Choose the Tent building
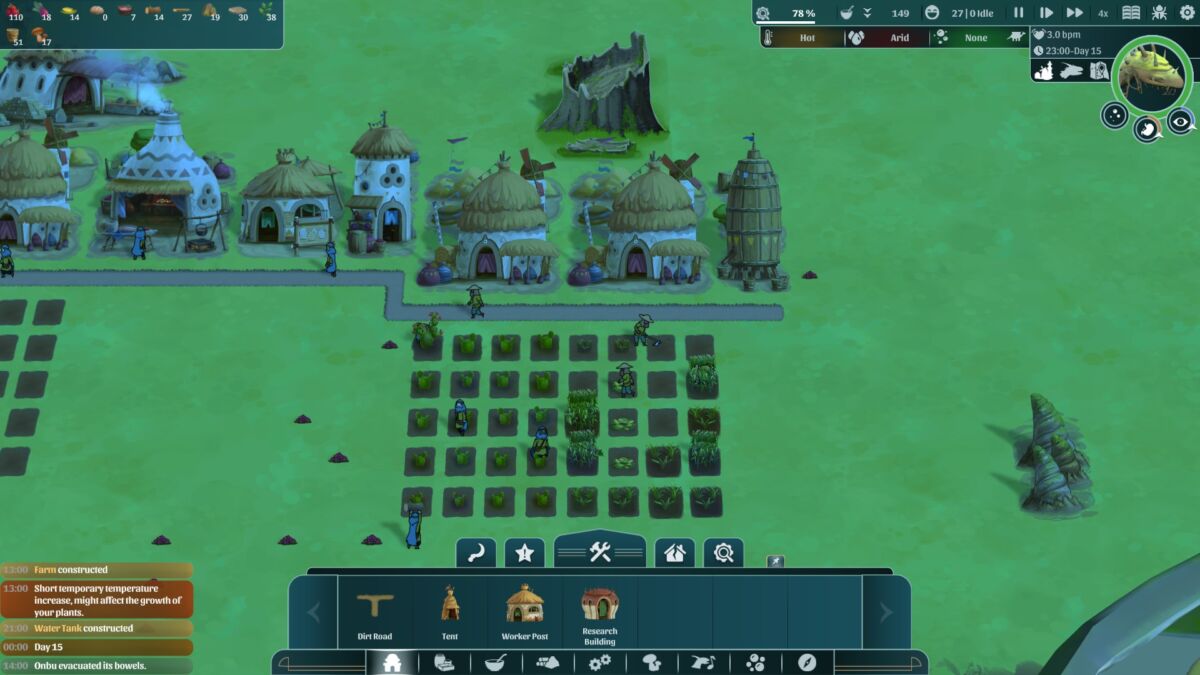The width and height of the screenshot is (1200, 675). tap(450, 612)
